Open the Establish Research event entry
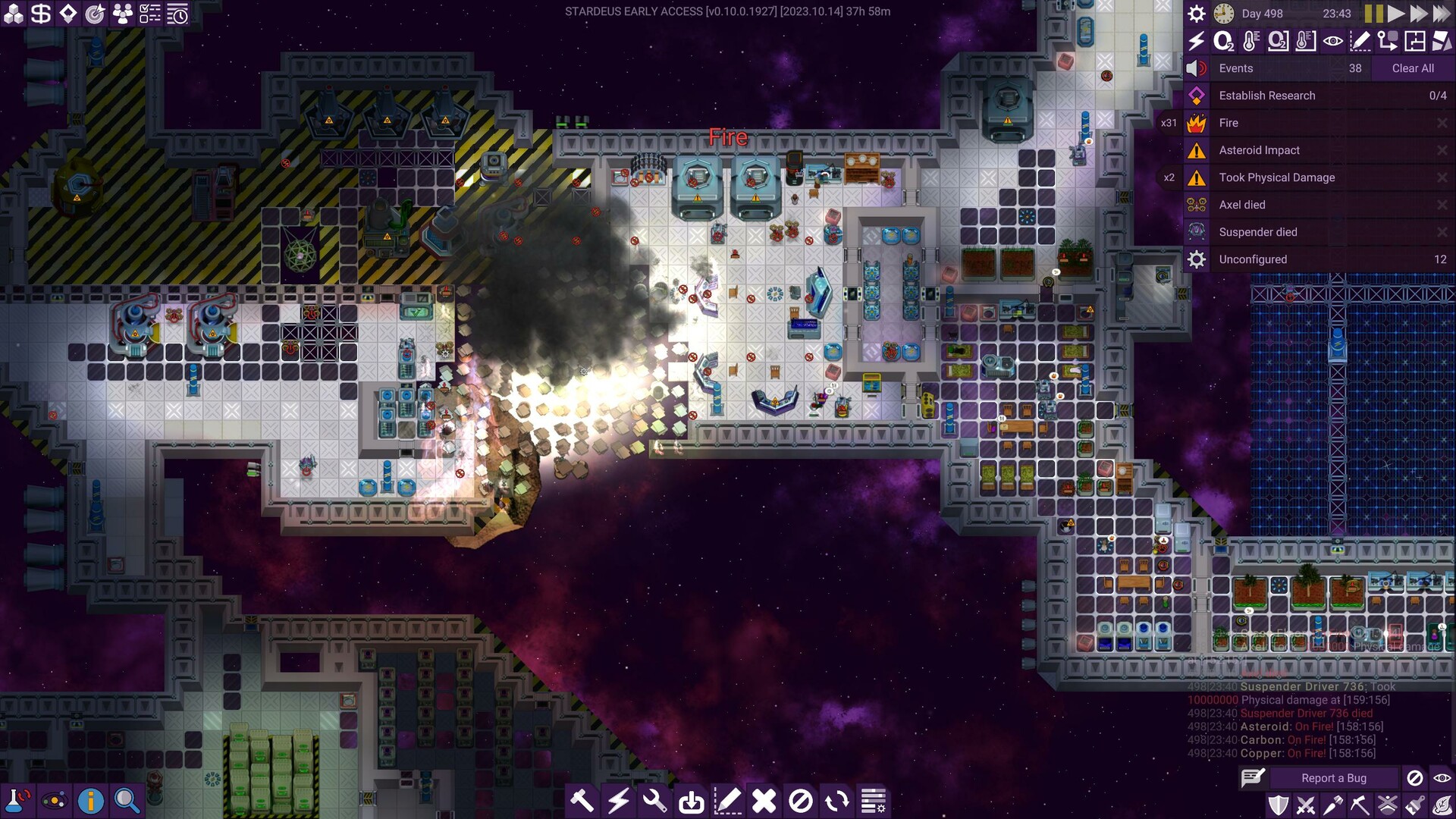Screen dimensions: 1456x819 [x=1266, y=96]
